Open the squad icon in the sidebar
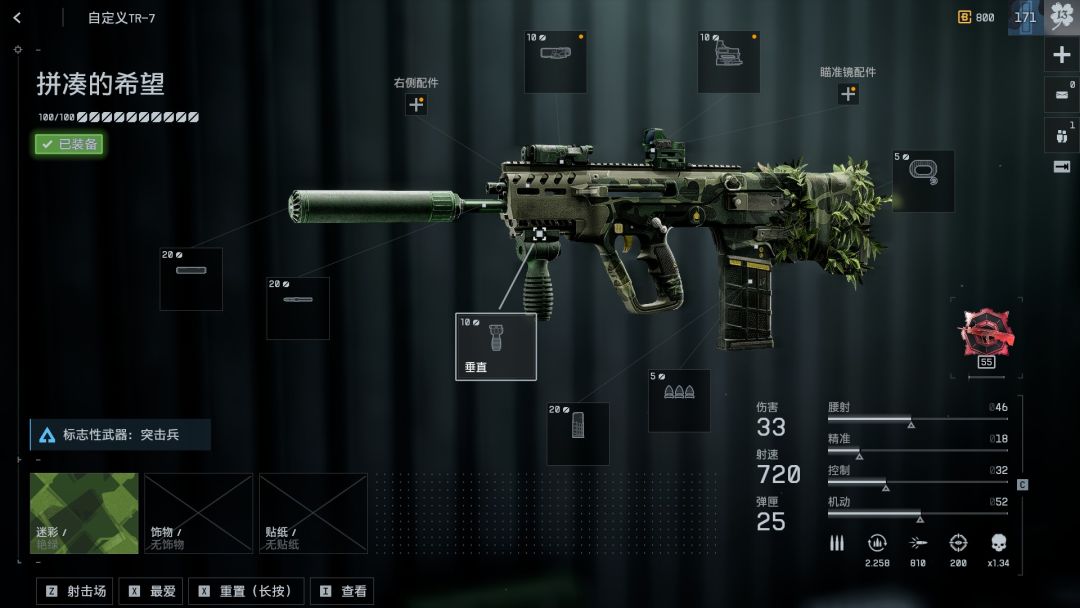Screen dimensions: 1080x608 point(1062,134)
